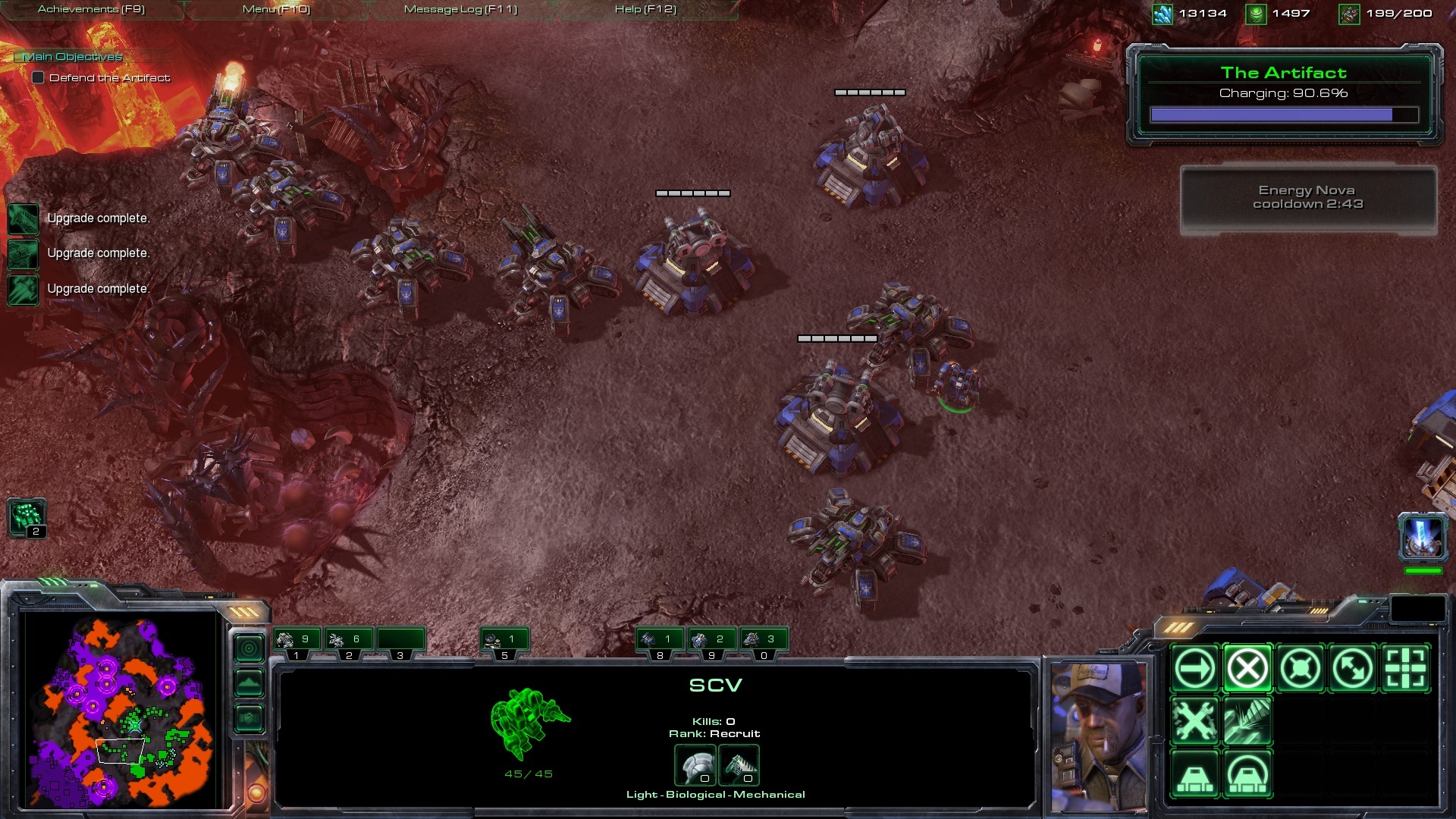
Task: Activate the Gather resources command
Action: pyautogui.click(x=1247, y=720)
